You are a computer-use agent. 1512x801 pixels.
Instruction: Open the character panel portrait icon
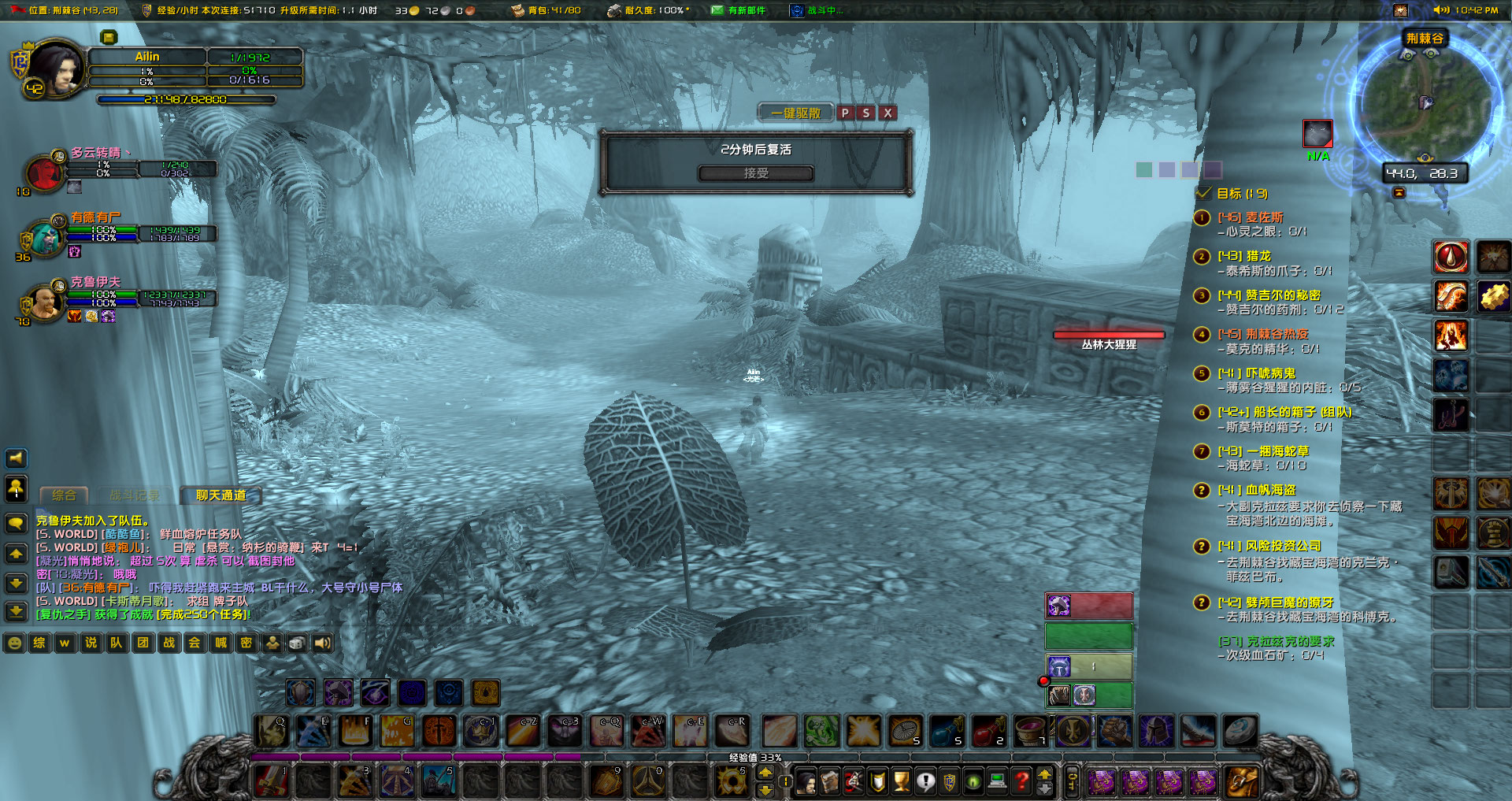[806, 782]
